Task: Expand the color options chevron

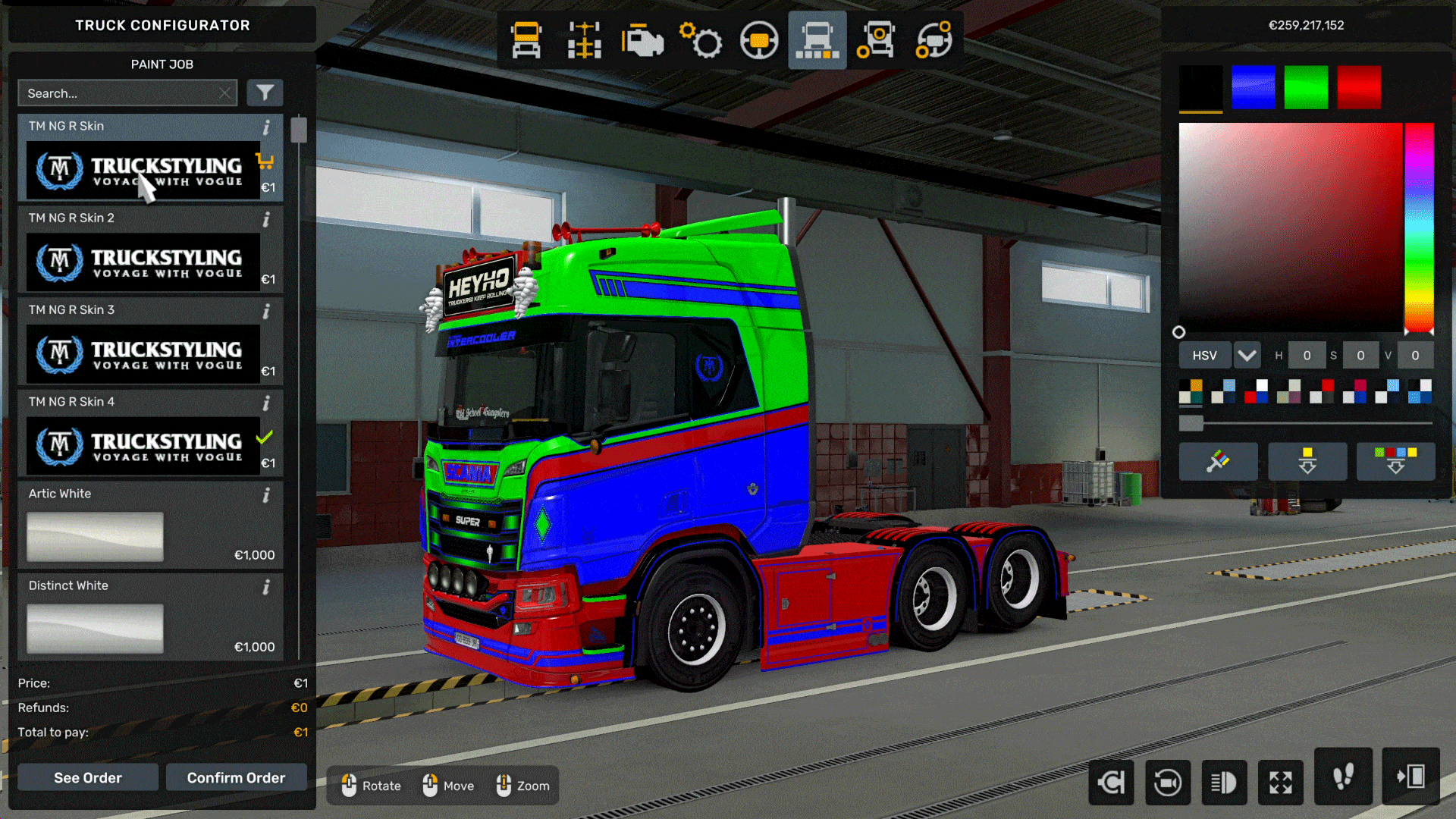Action: coord(1247,355)
